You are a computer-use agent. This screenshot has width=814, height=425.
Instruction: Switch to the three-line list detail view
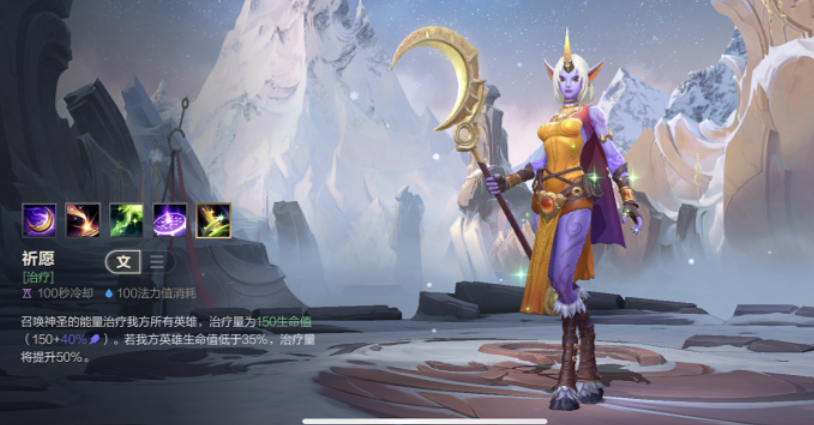point(157,262)
